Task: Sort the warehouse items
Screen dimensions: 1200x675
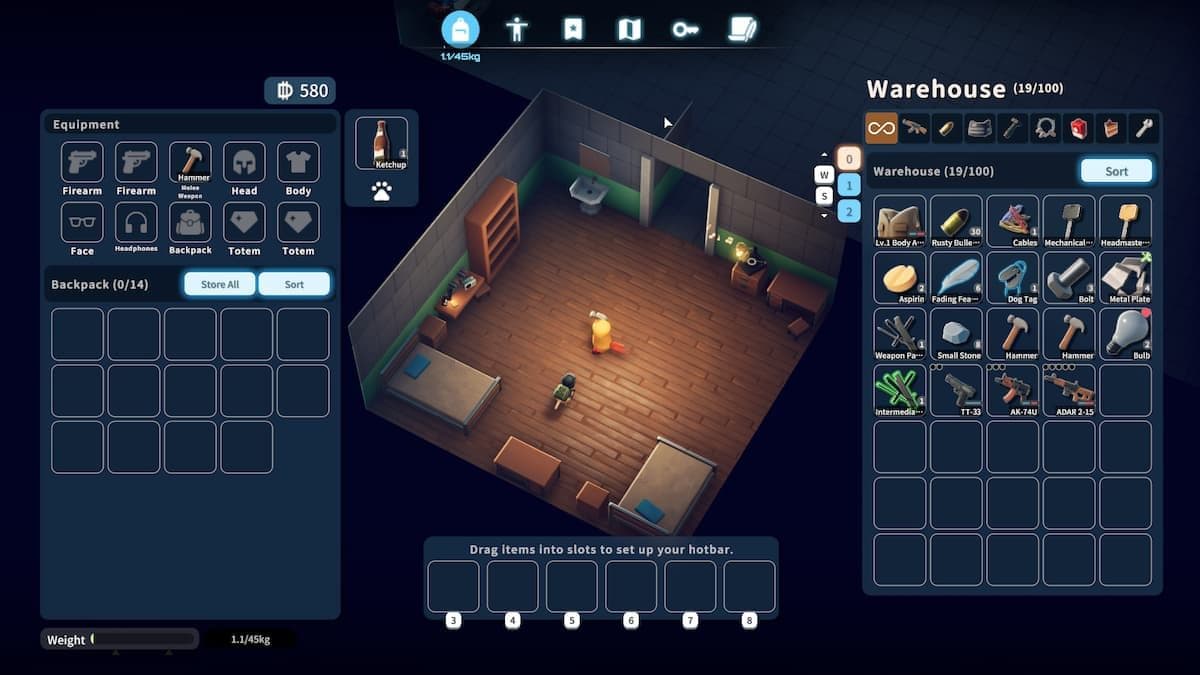Action: pos(1116,171)
